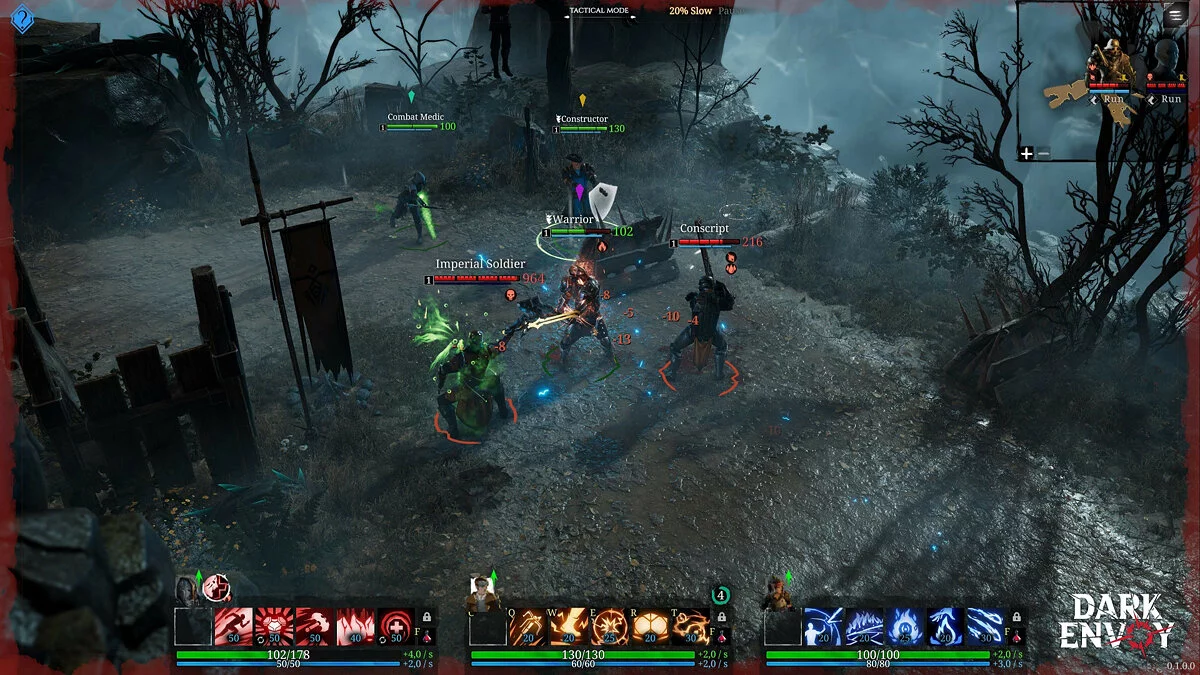
Task: Zoom out the minimap with minus button
Action: (x=1043, y=153)
